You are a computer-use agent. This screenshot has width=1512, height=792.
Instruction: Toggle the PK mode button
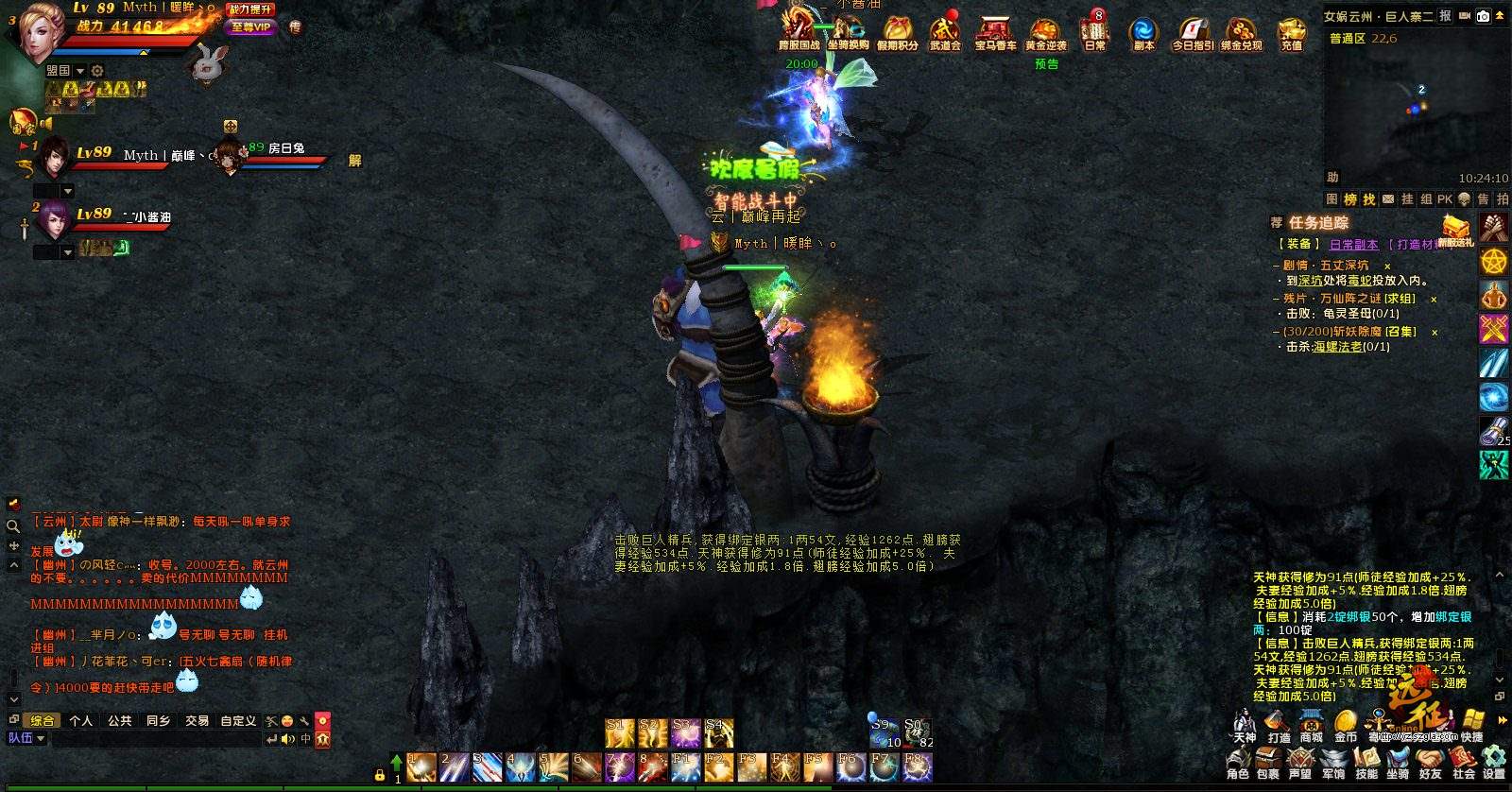(1445, 199)
